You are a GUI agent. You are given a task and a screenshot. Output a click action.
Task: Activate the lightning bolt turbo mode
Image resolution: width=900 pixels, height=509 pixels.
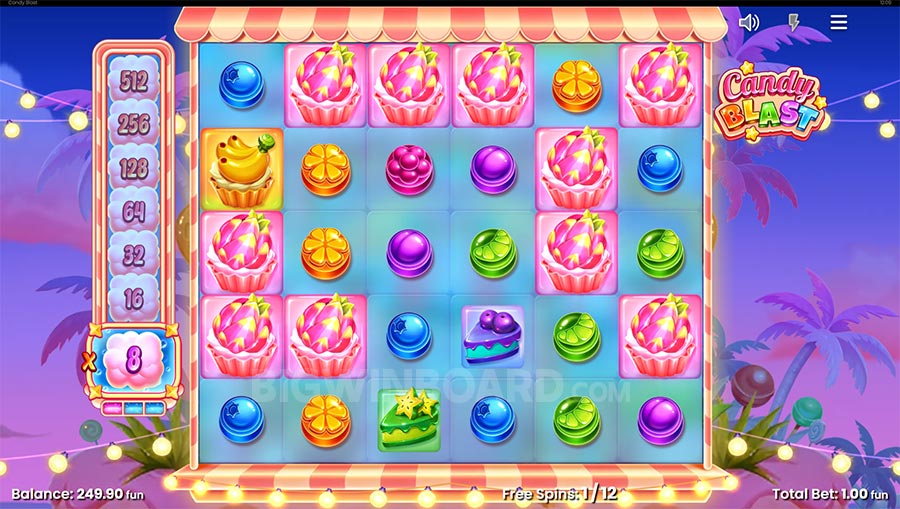[x=794, y=22]
